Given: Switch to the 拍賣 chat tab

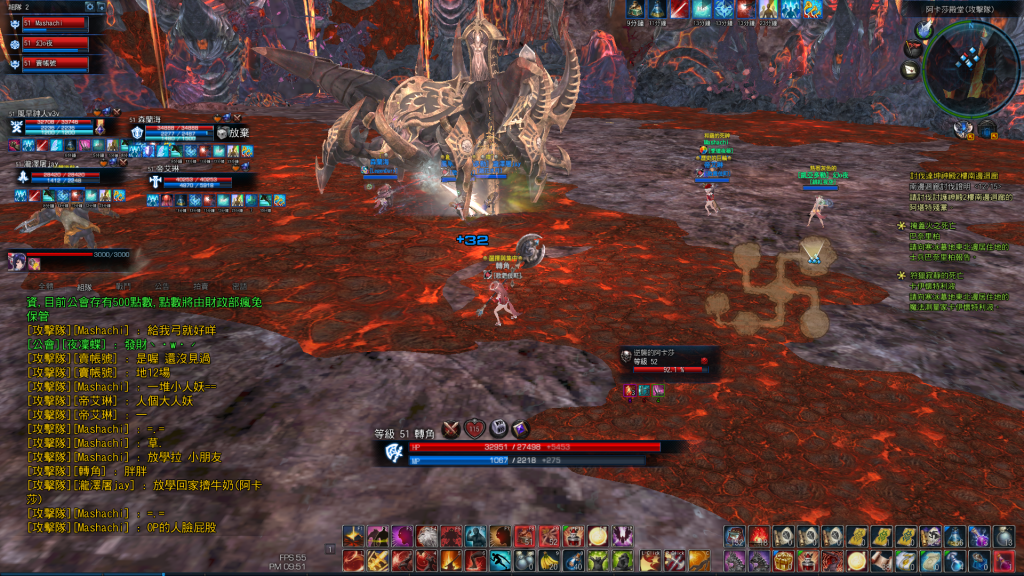Looking at the screenshot, I should point(201,285).
